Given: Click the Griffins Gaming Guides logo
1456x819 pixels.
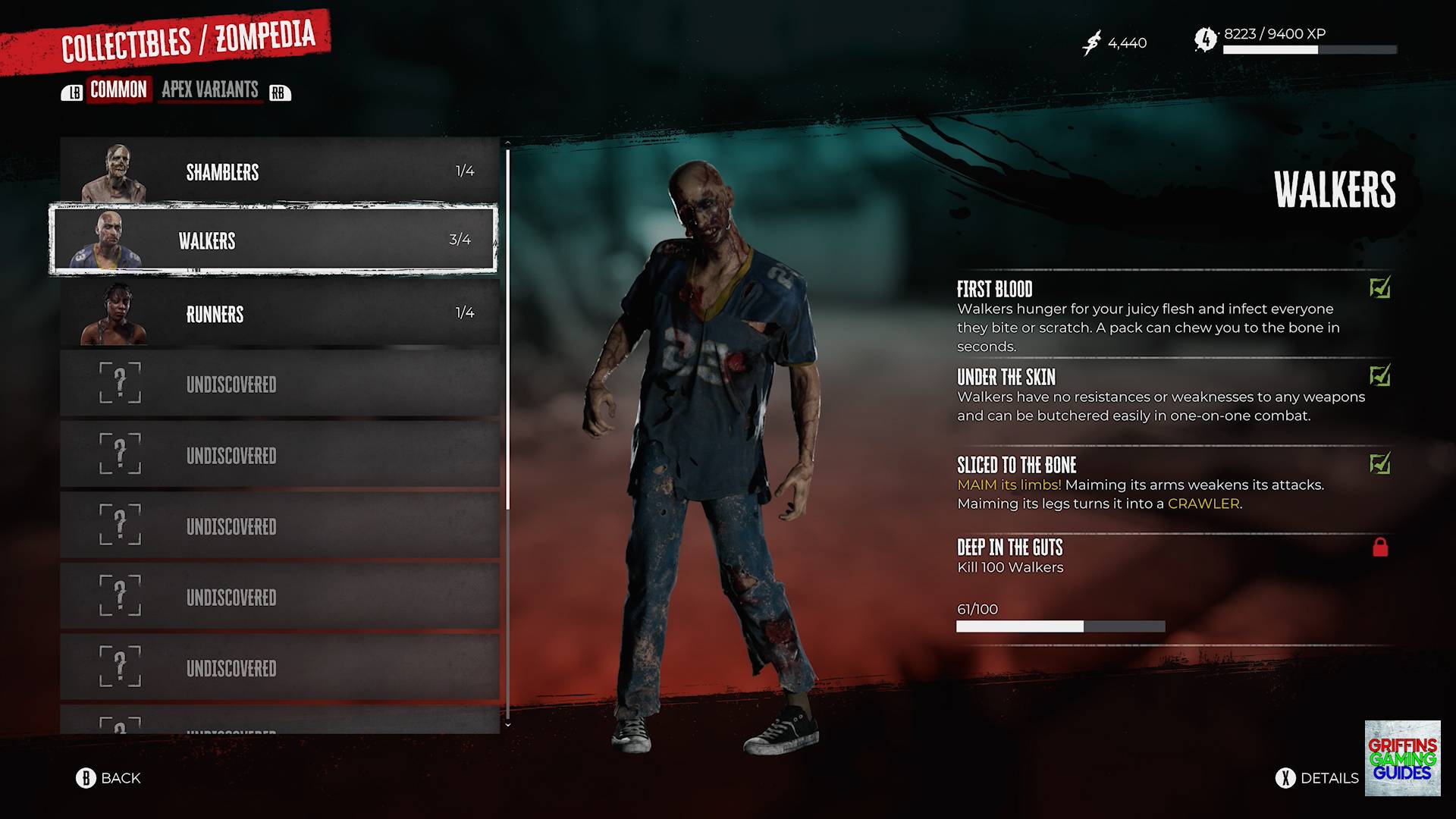Looking at the screenshot, I should pos(1402,758).
